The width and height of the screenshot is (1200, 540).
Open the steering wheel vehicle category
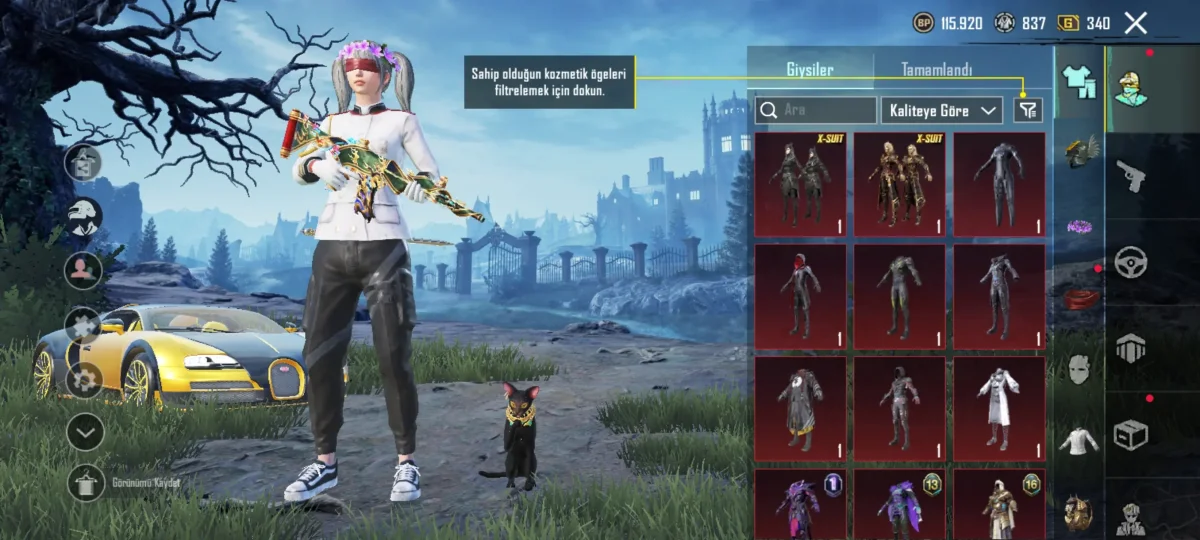[1131, 262]
